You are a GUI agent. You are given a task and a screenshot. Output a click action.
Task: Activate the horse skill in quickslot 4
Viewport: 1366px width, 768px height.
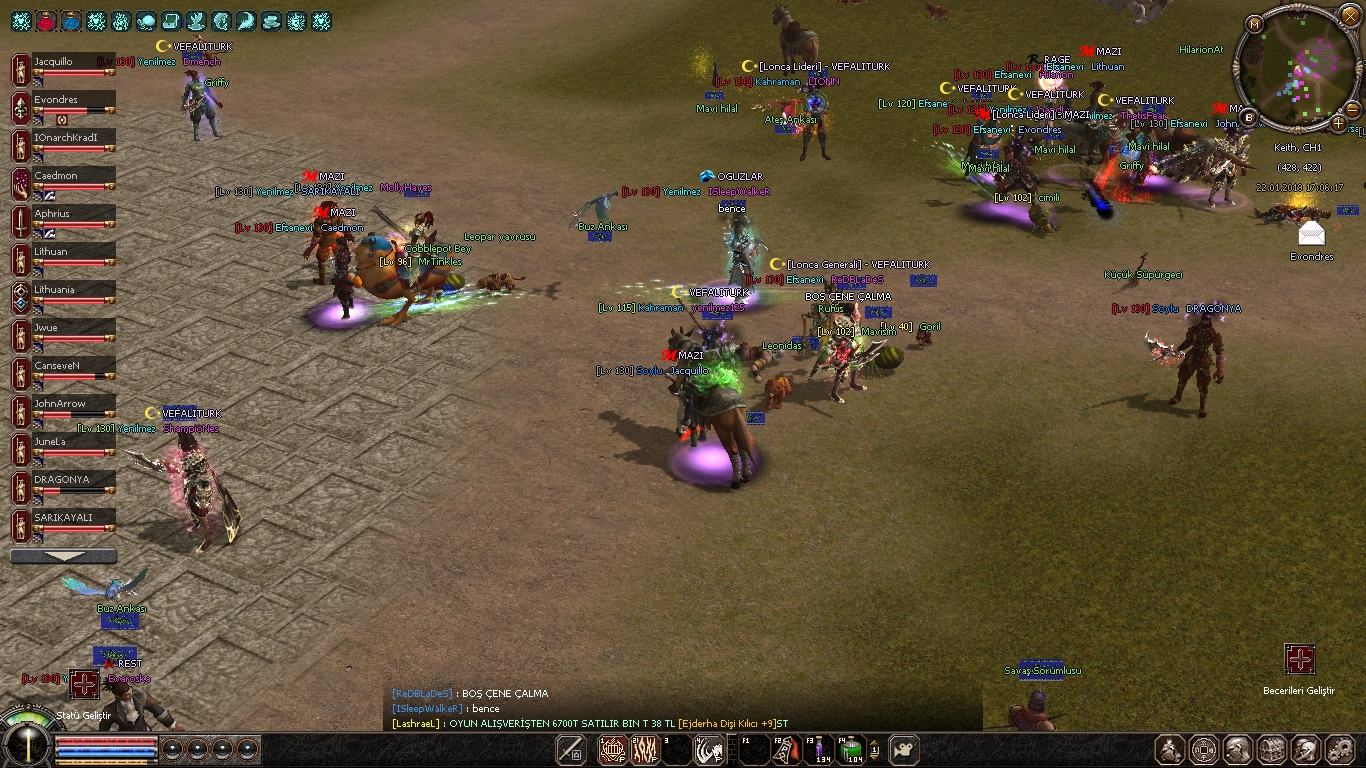click(709, 749)
